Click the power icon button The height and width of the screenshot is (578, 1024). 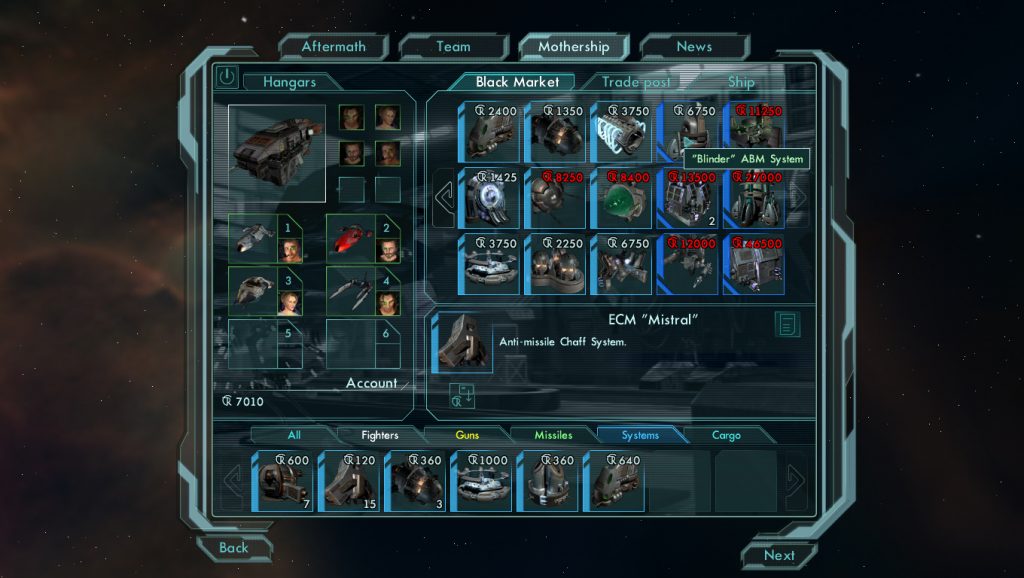[x=227, y=77]
